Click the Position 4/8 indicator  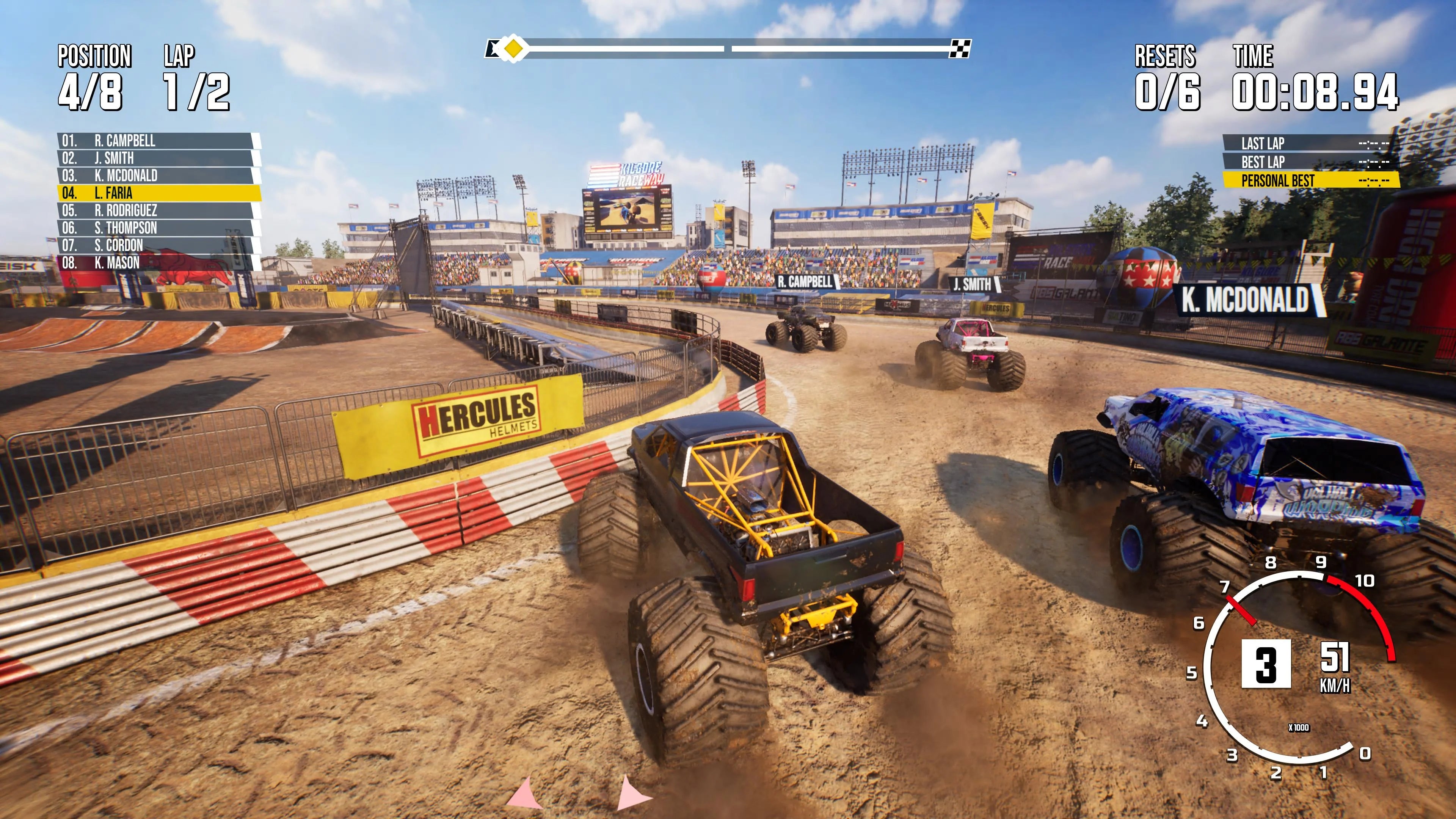91,91
